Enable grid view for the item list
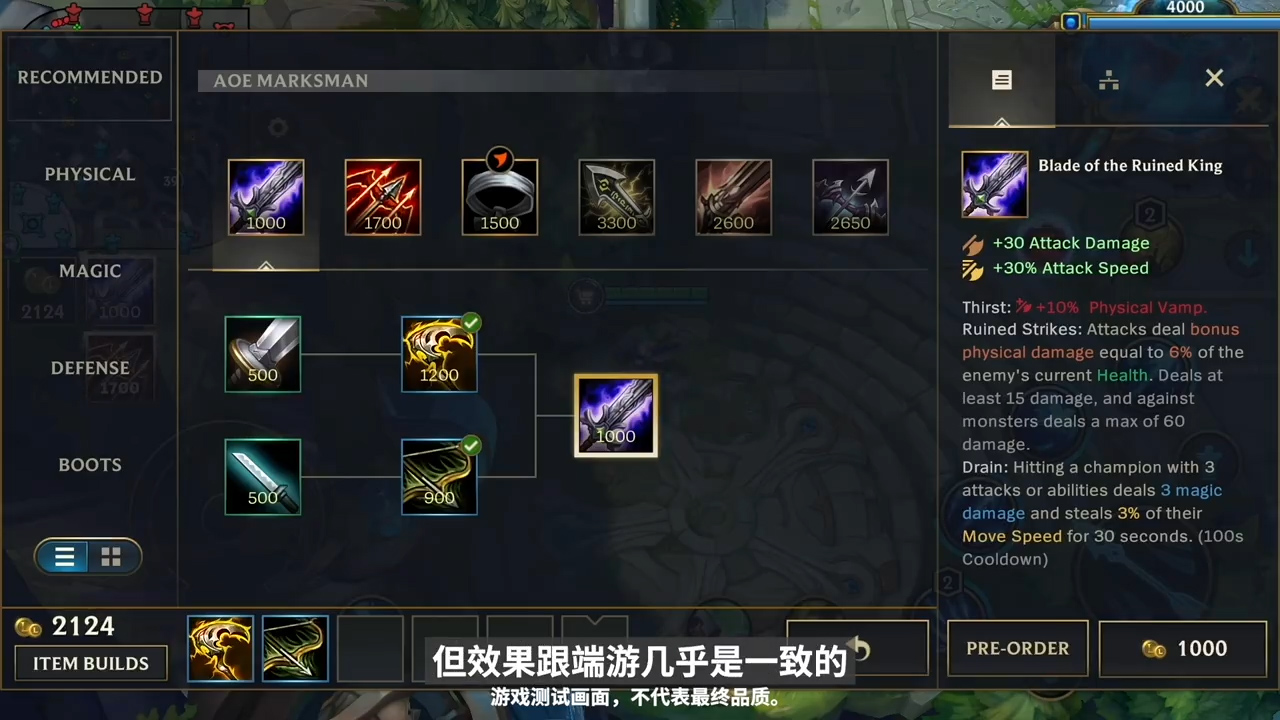 point(110,557)
